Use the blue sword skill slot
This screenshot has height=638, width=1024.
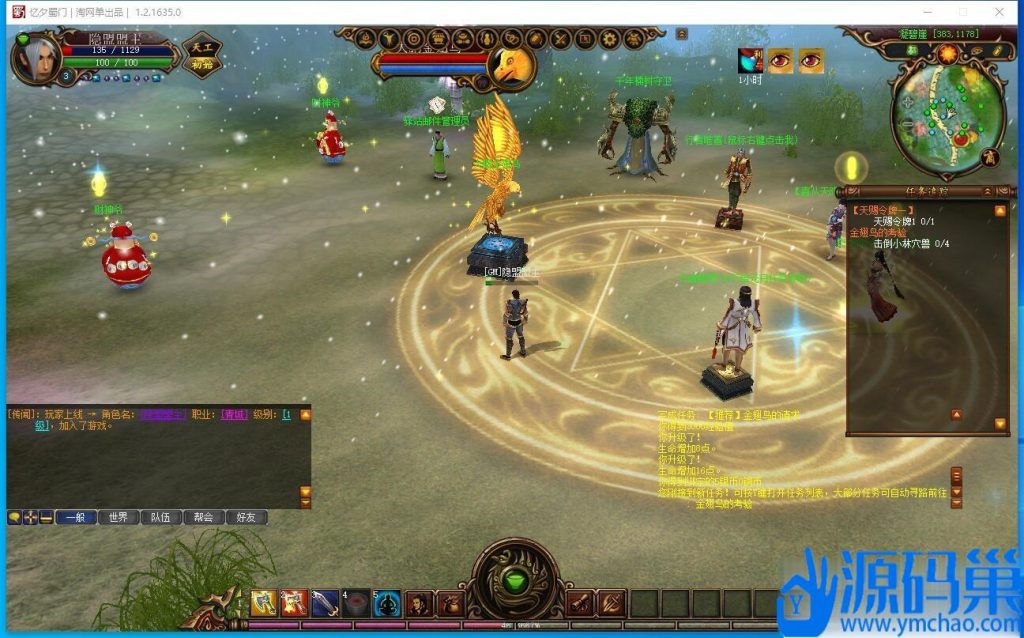325,603
